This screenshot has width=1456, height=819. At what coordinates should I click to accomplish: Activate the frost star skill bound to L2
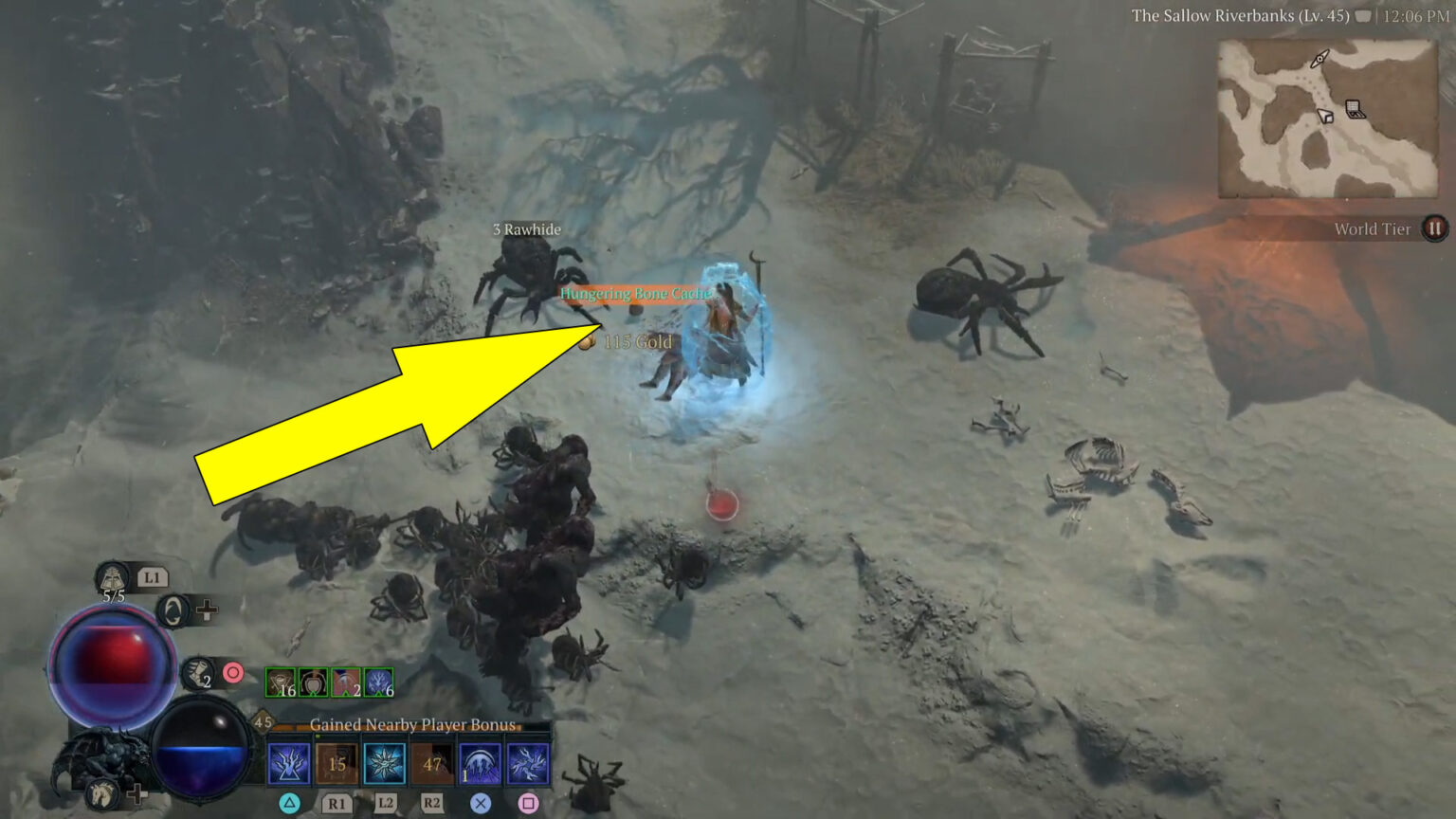[x=385, y=761]
